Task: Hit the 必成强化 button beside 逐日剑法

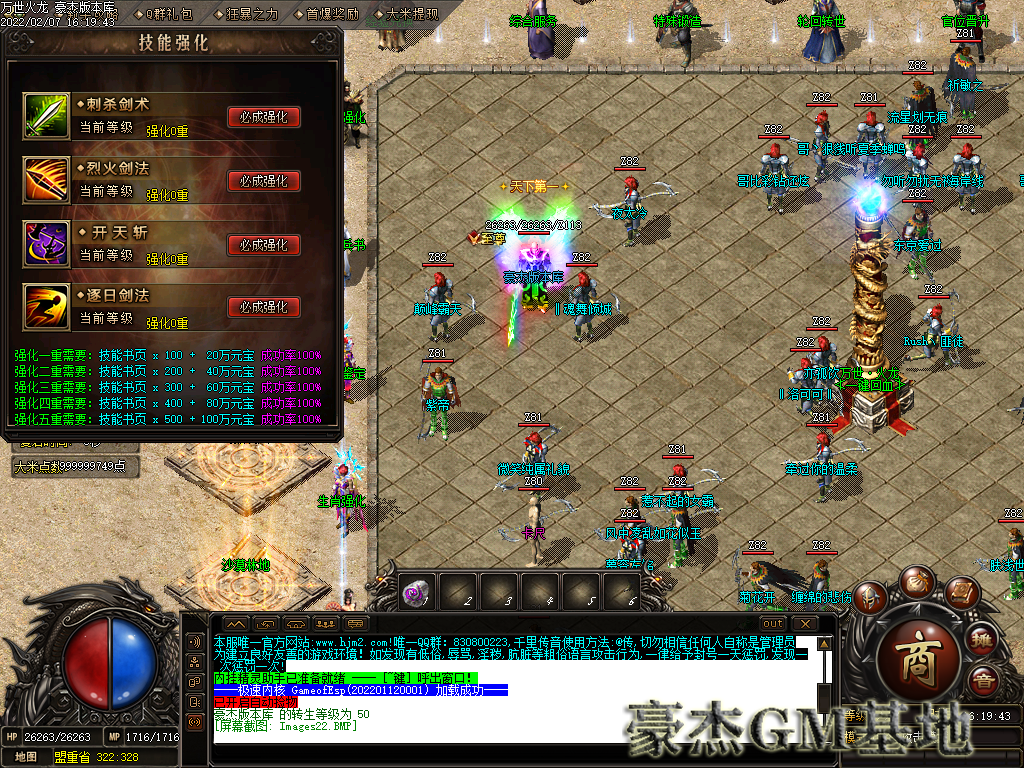Action: coord(264,308)
